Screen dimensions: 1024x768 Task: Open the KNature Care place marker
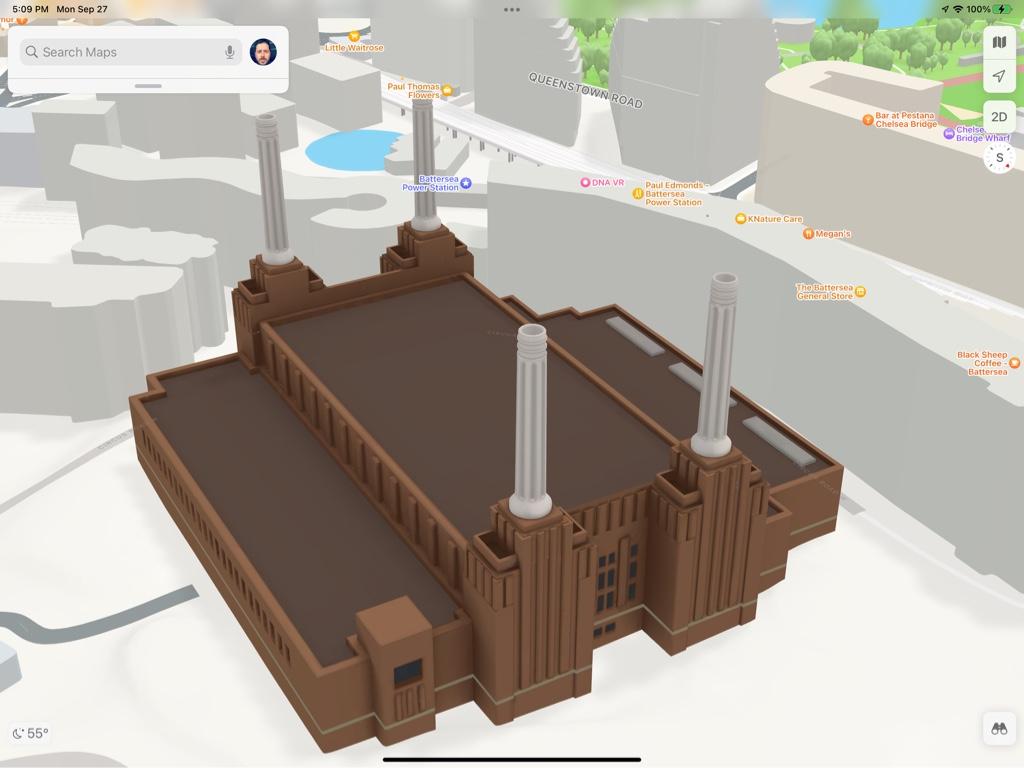(x=740, y=219)
